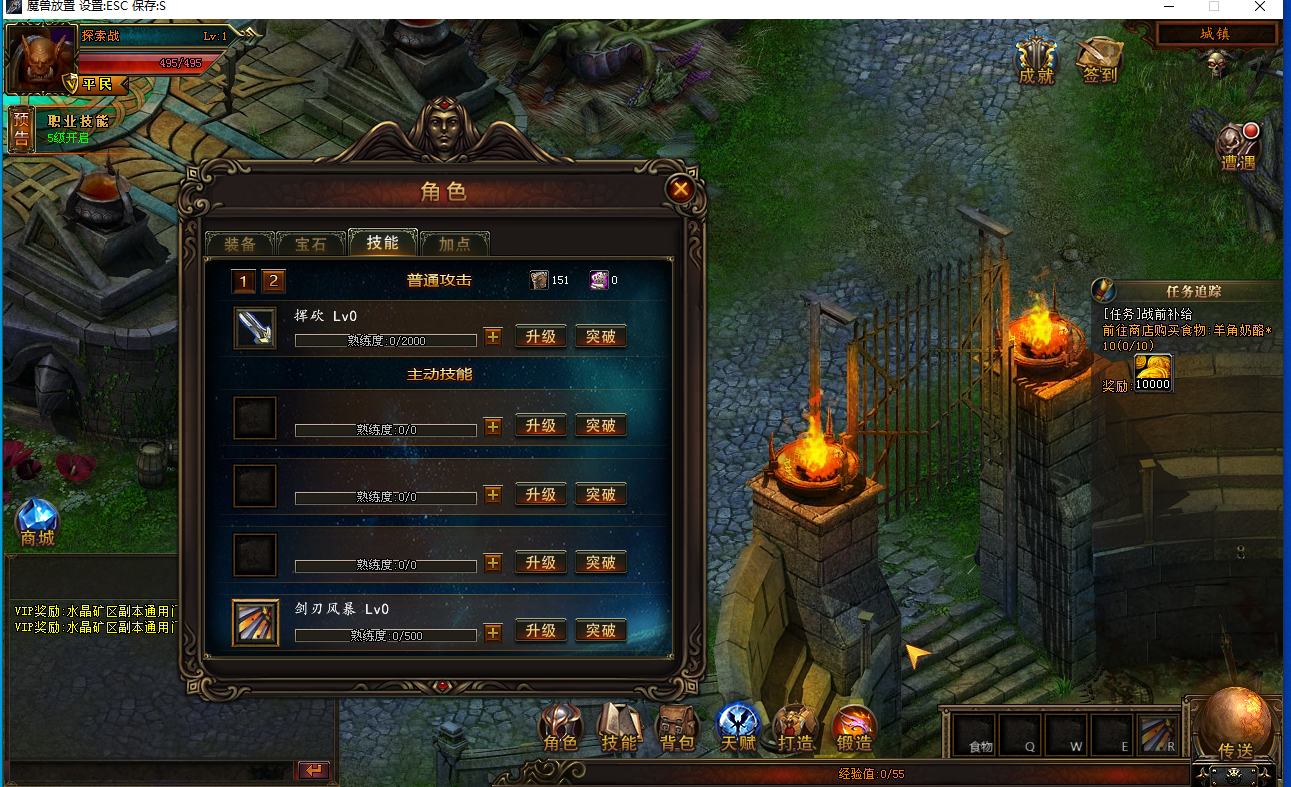Screen dimensions: 1291x787
Task: Show the 天赋 talents menu
Action: click(738, 728)
